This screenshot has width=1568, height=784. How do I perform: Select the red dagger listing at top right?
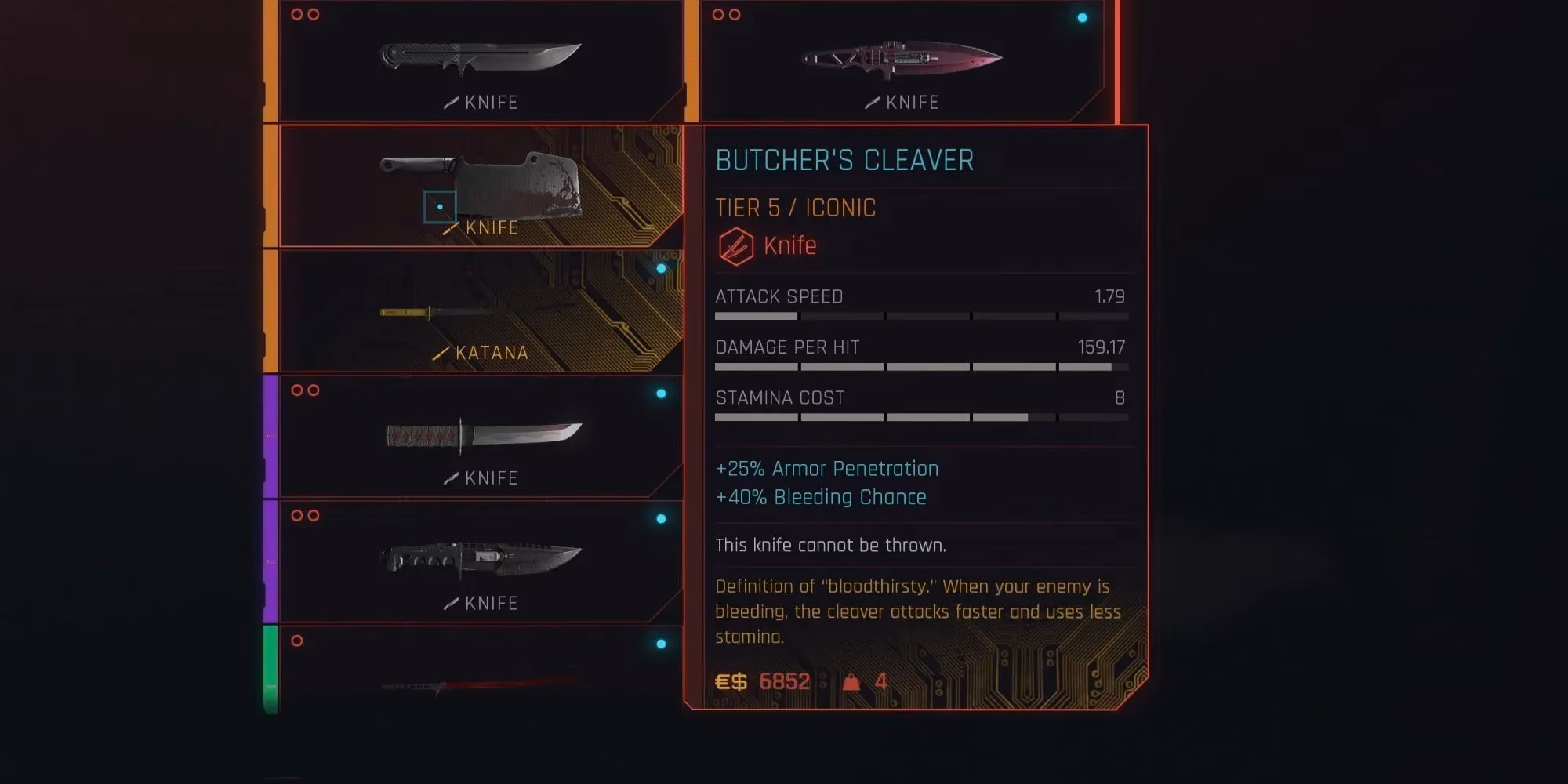(902, 59)
